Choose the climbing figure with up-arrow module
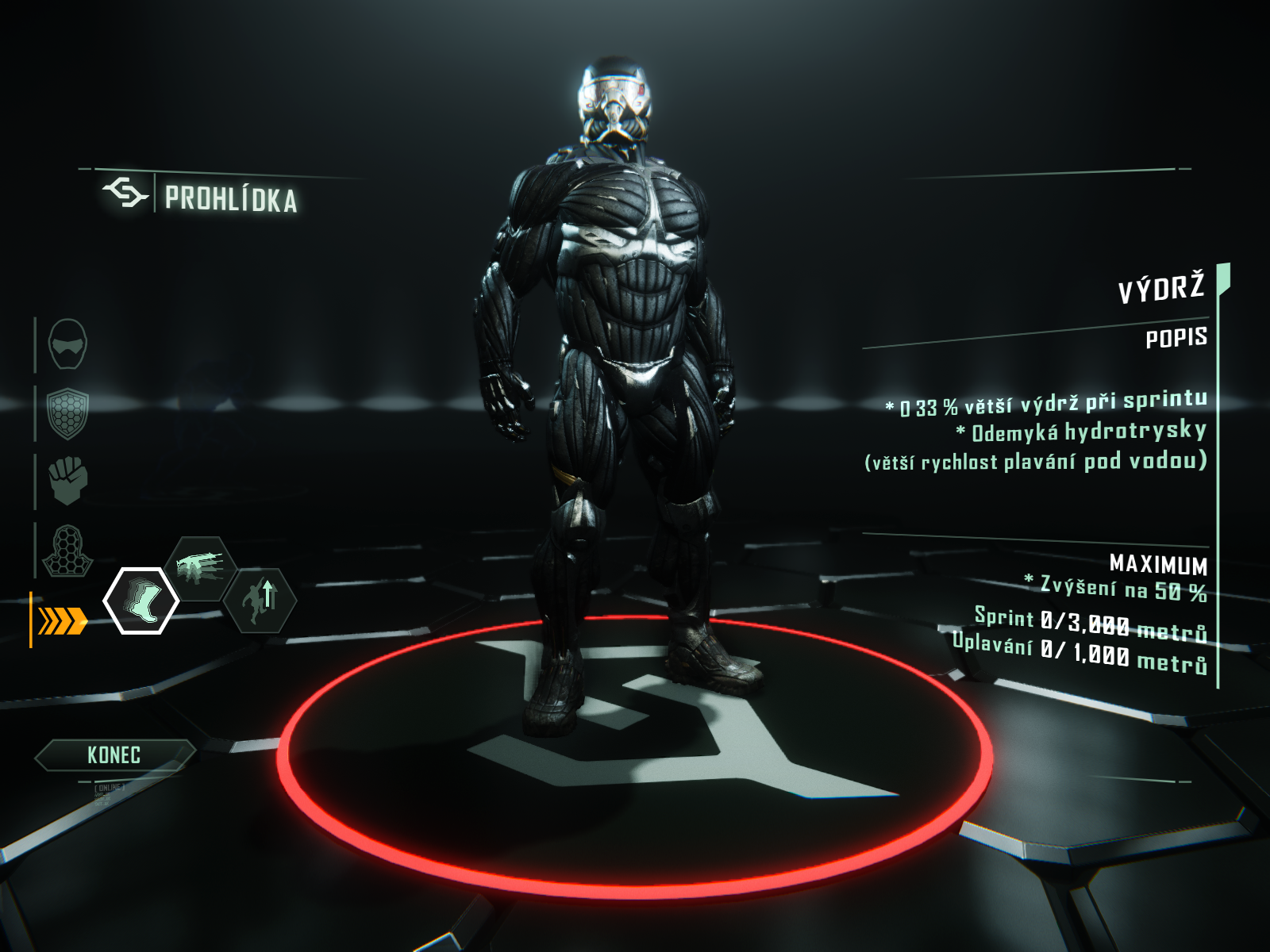This screenshot has height=952, width=1270. [260, 600]
